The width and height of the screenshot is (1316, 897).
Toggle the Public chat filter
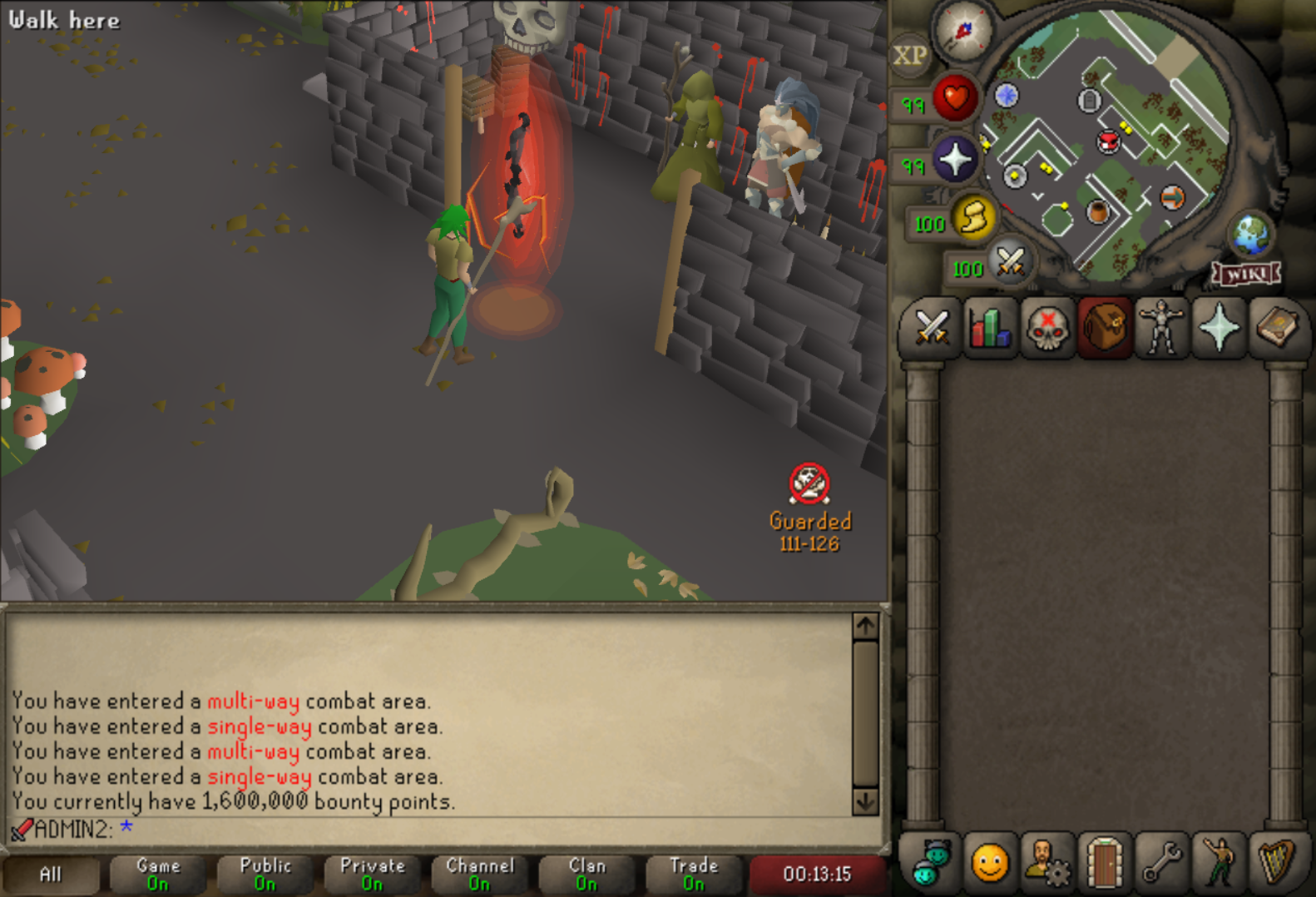265,874
